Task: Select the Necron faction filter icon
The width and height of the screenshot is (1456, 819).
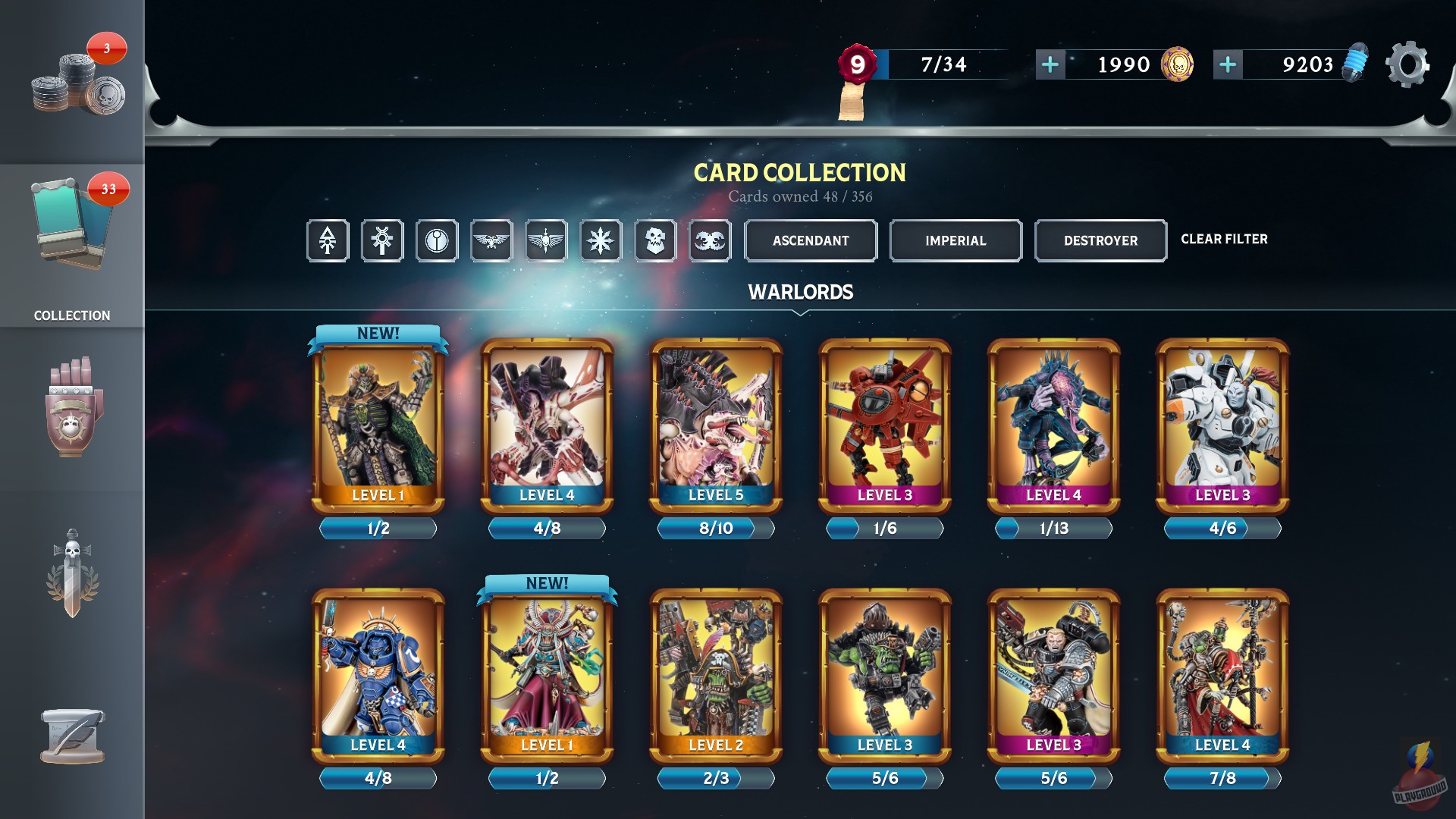Action: click(382, 240)
